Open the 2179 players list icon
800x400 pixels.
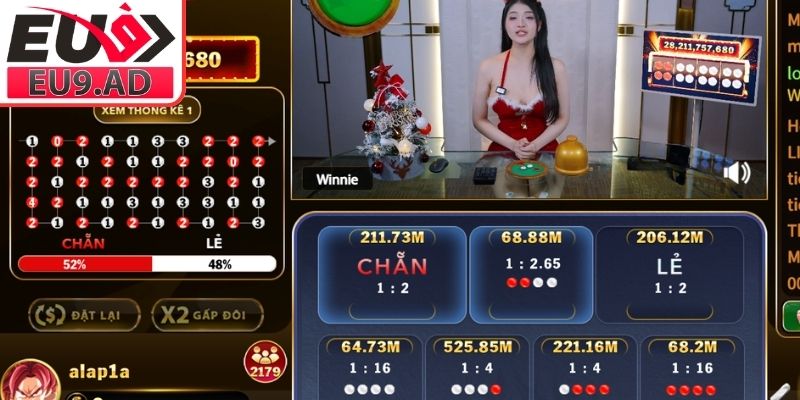(265, 362)
